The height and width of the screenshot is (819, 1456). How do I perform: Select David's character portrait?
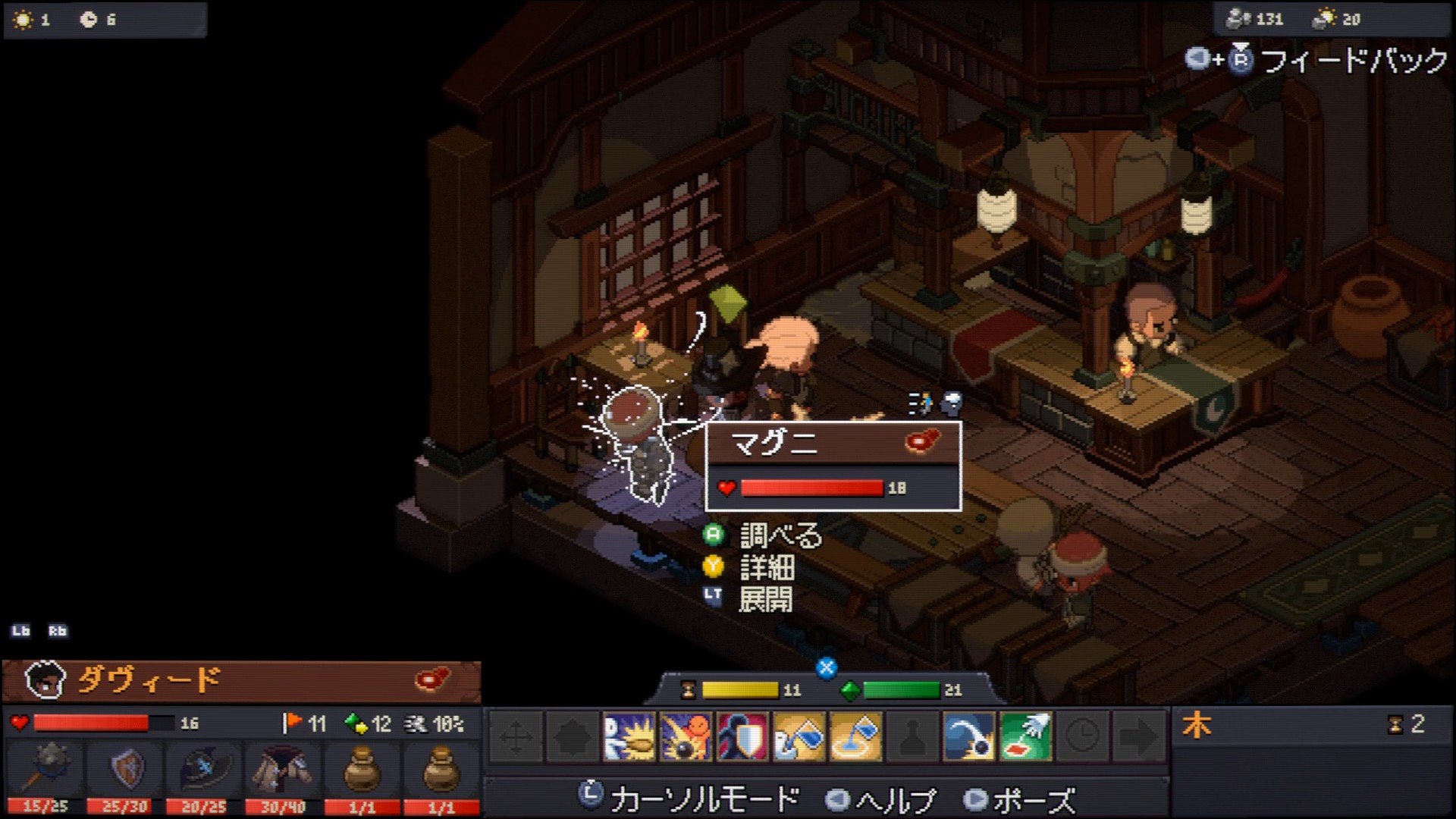(x=43, y=680)
